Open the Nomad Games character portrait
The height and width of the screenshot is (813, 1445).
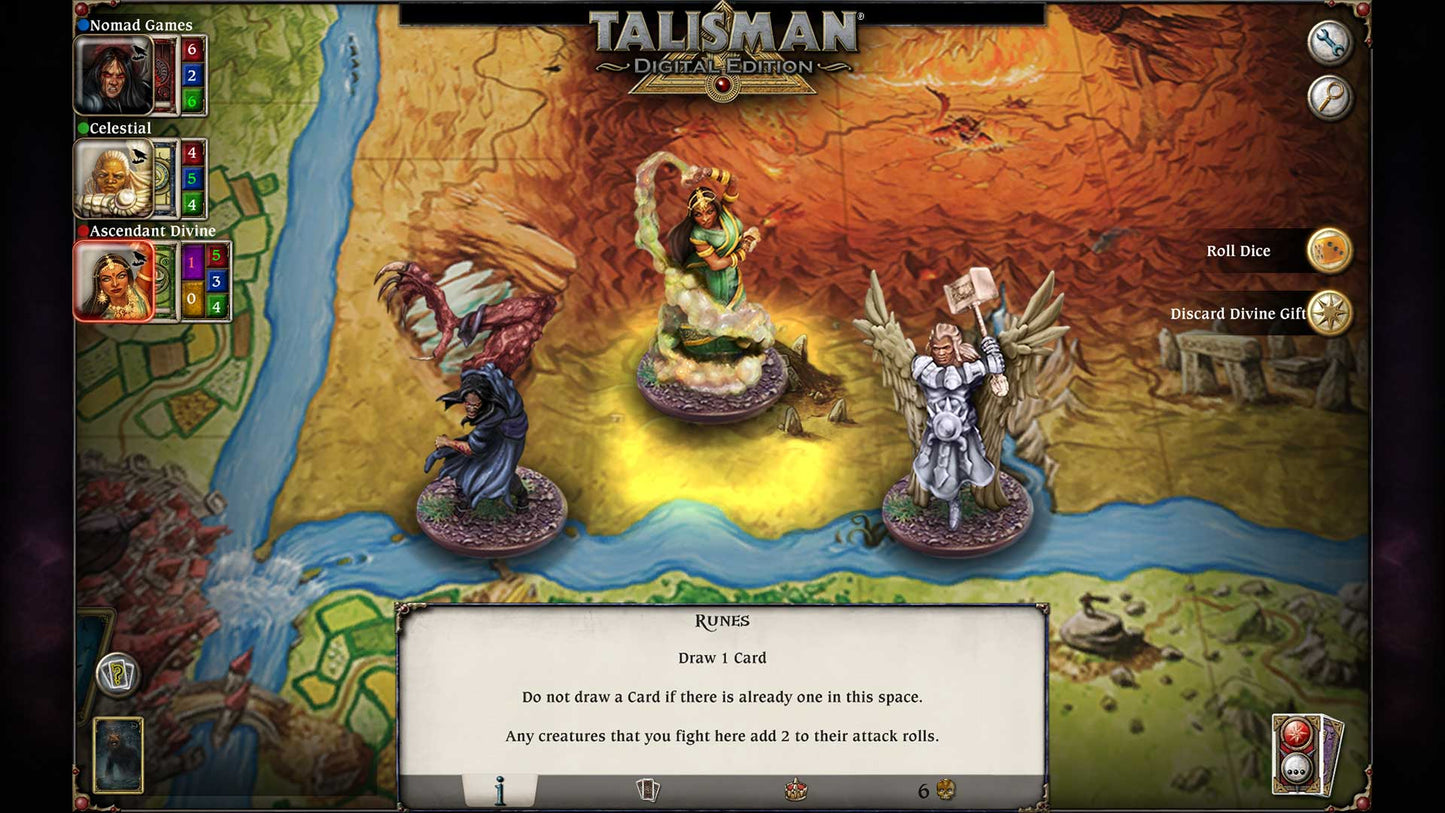108,75
